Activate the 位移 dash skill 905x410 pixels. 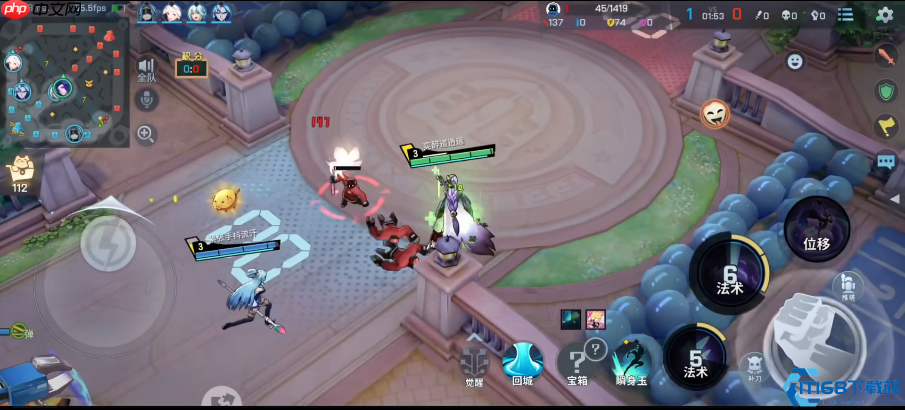click(x=817, y=230)
